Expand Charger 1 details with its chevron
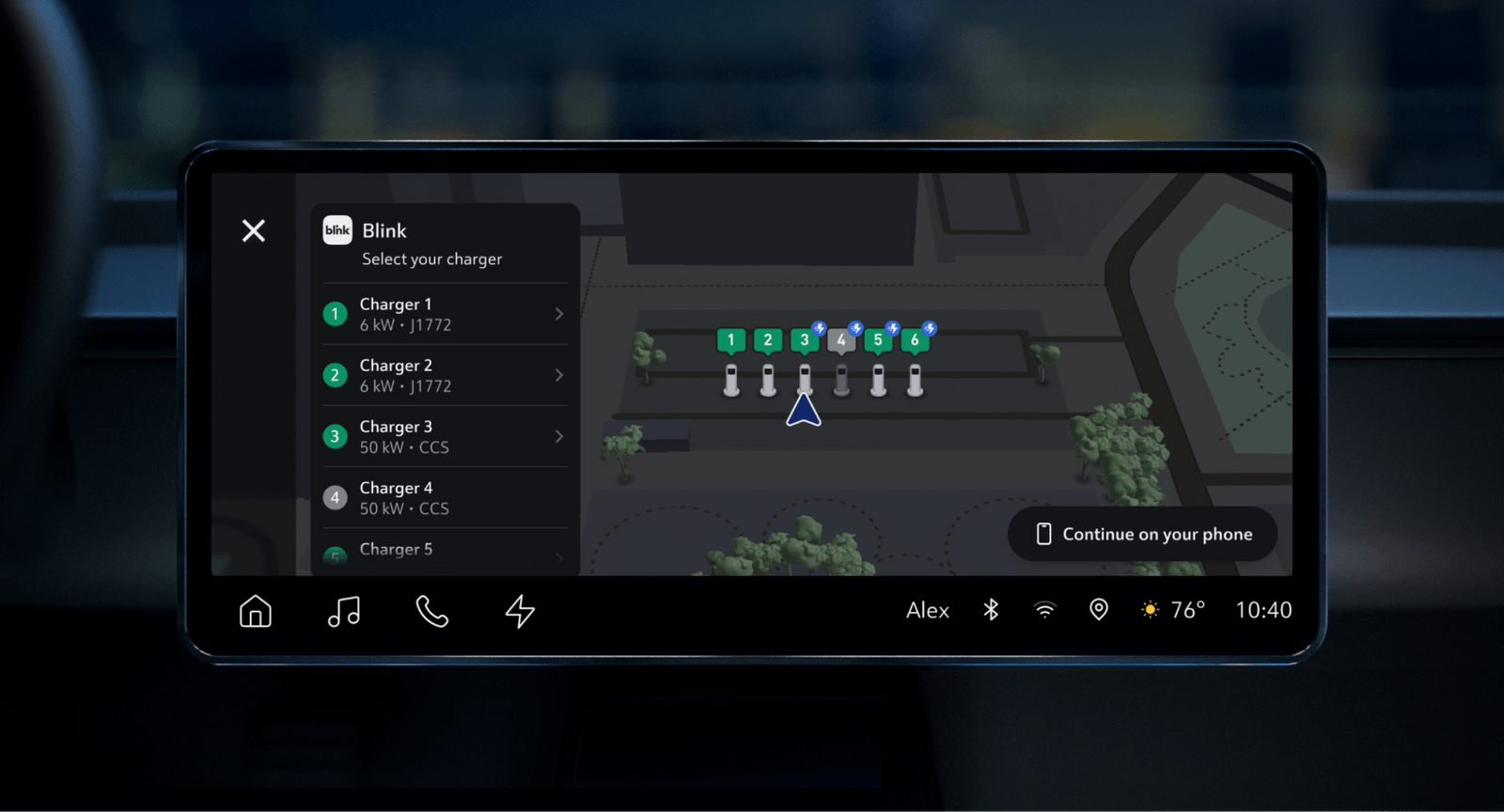 coord(558,314)
